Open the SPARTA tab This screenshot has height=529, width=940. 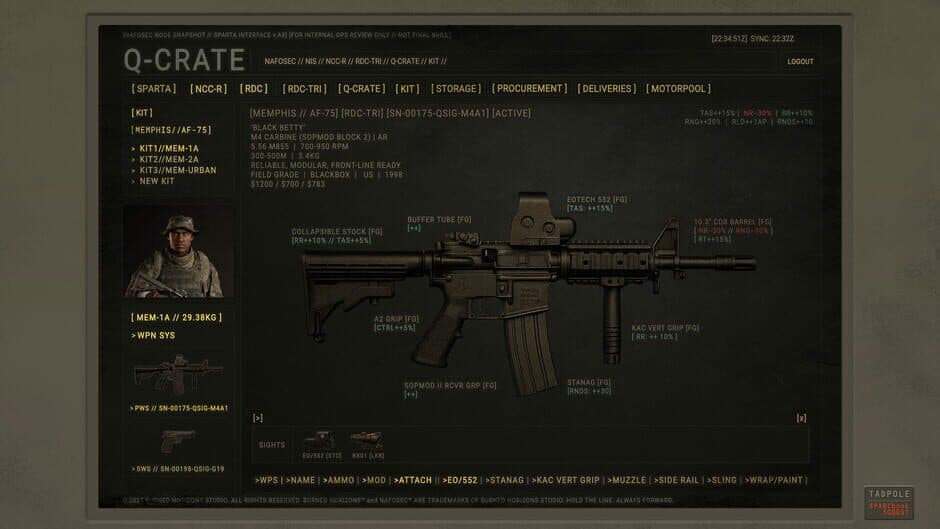(x=153, y=89)
